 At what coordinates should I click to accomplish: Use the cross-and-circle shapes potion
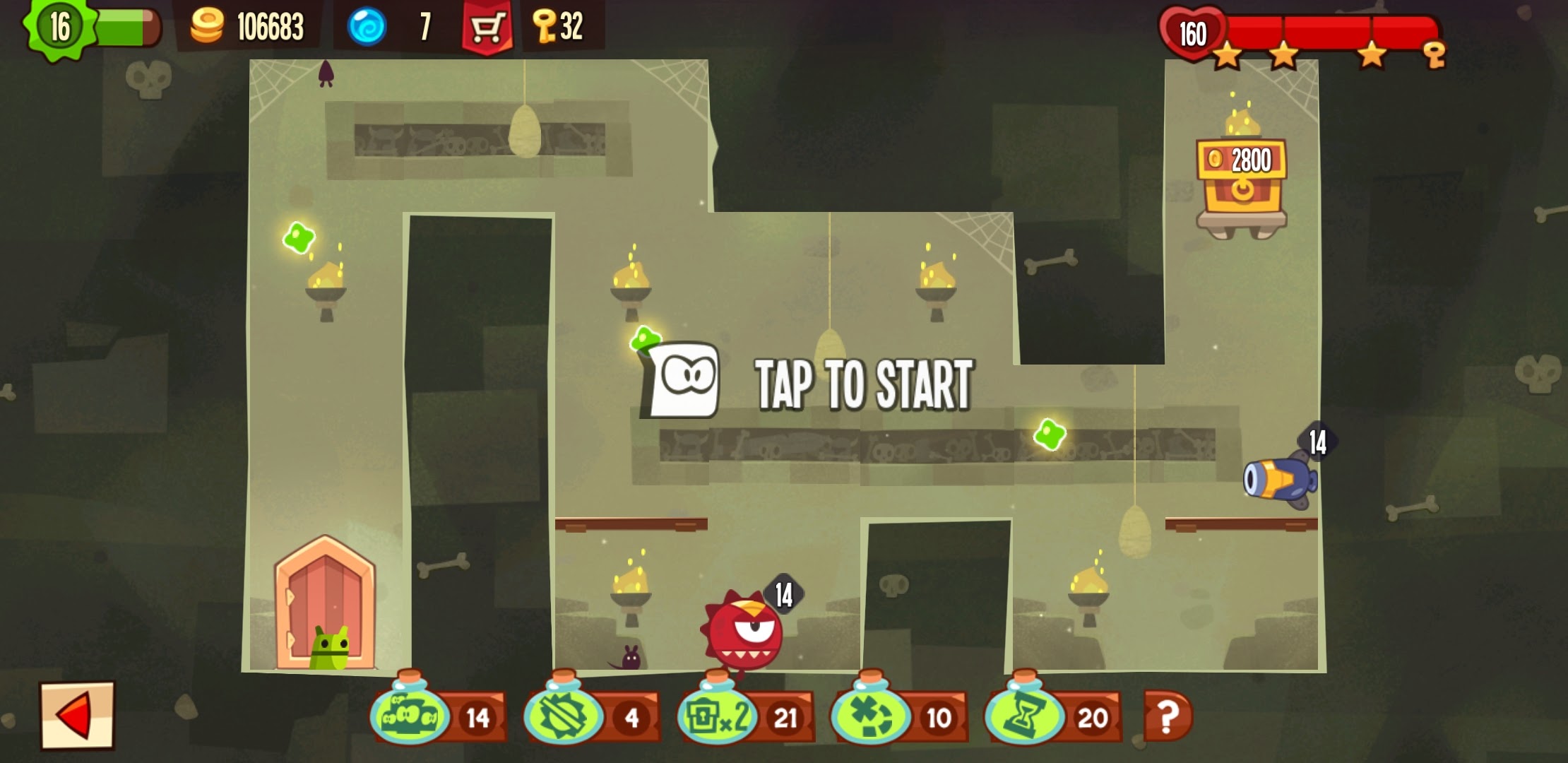[872, 715]
